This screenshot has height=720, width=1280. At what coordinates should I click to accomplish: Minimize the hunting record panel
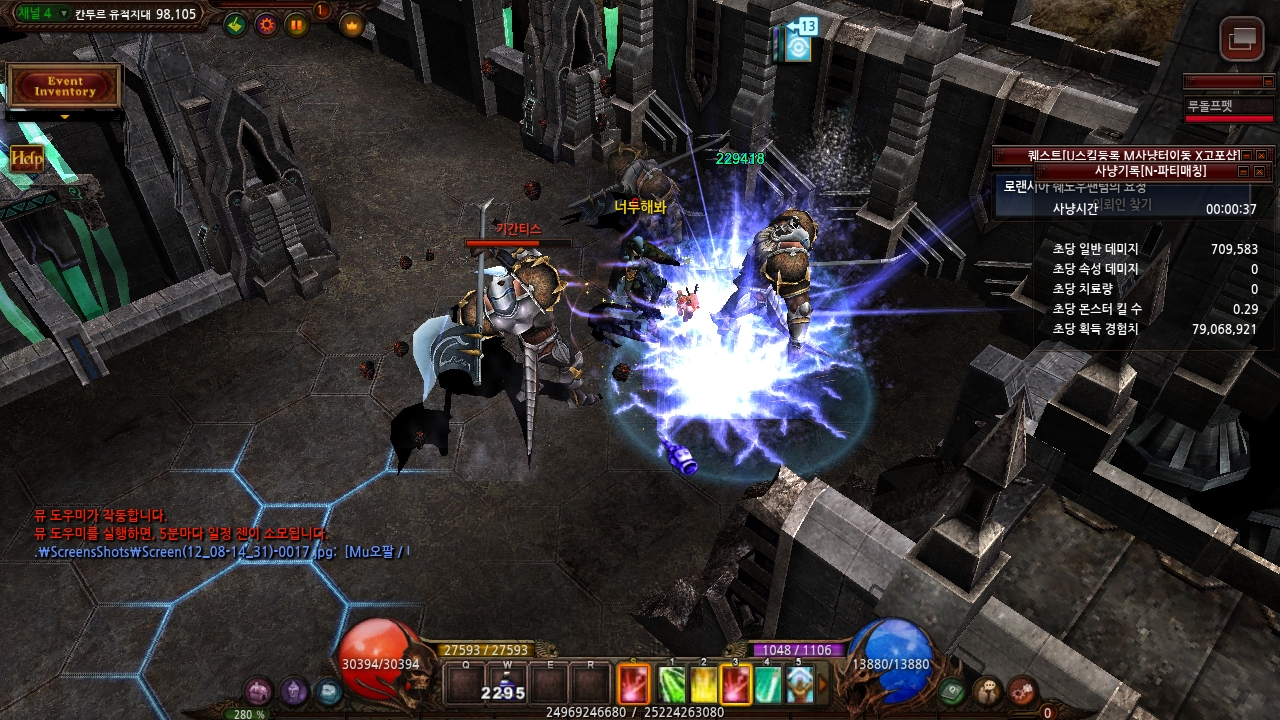(x=1243, y=172)
